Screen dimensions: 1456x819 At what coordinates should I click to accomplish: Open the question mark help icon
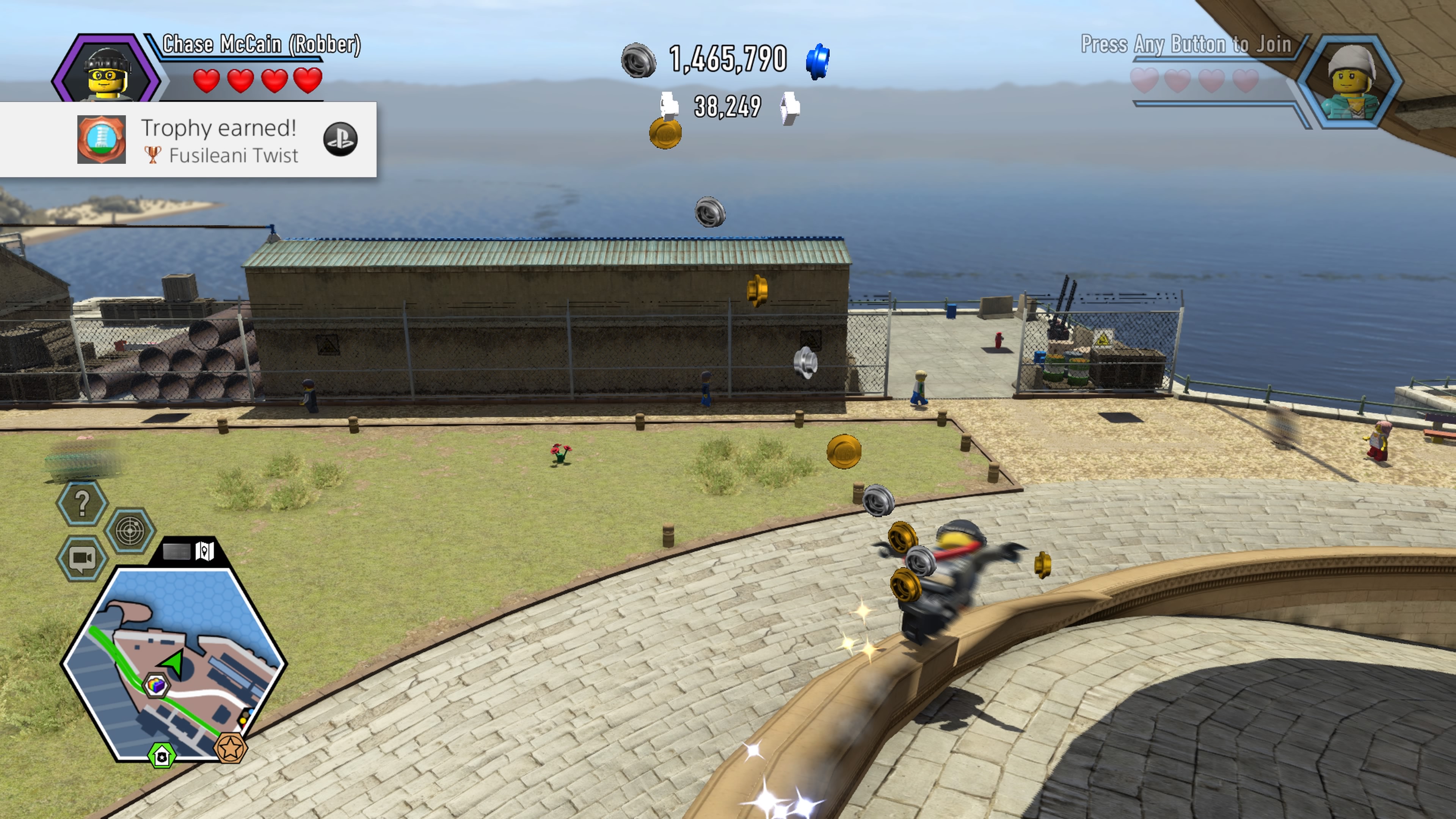(82, 502)
